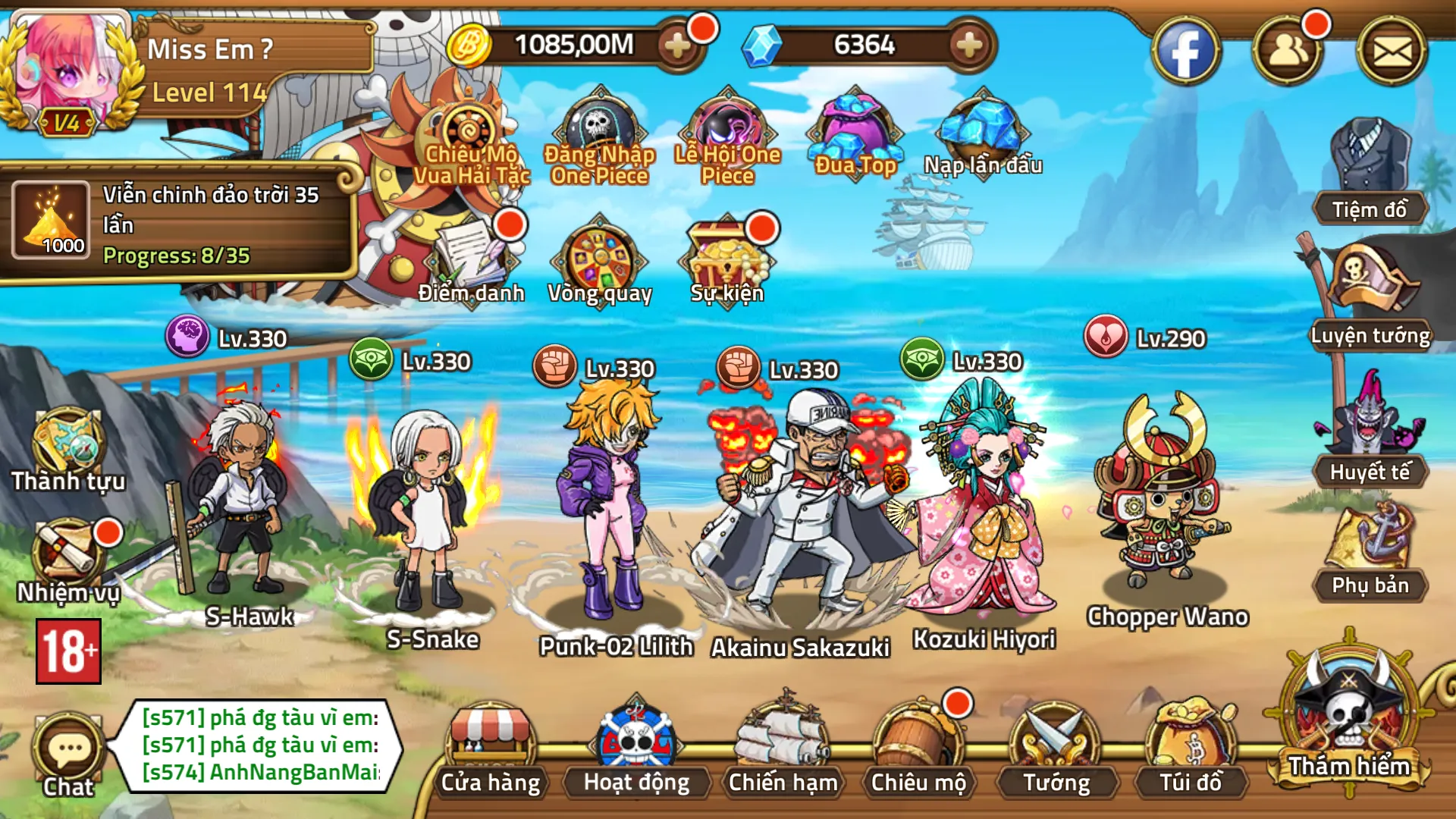Viewport: 1456px width, 819px height.
Task: View Thành tựu achievements
Action: point(67,449)
